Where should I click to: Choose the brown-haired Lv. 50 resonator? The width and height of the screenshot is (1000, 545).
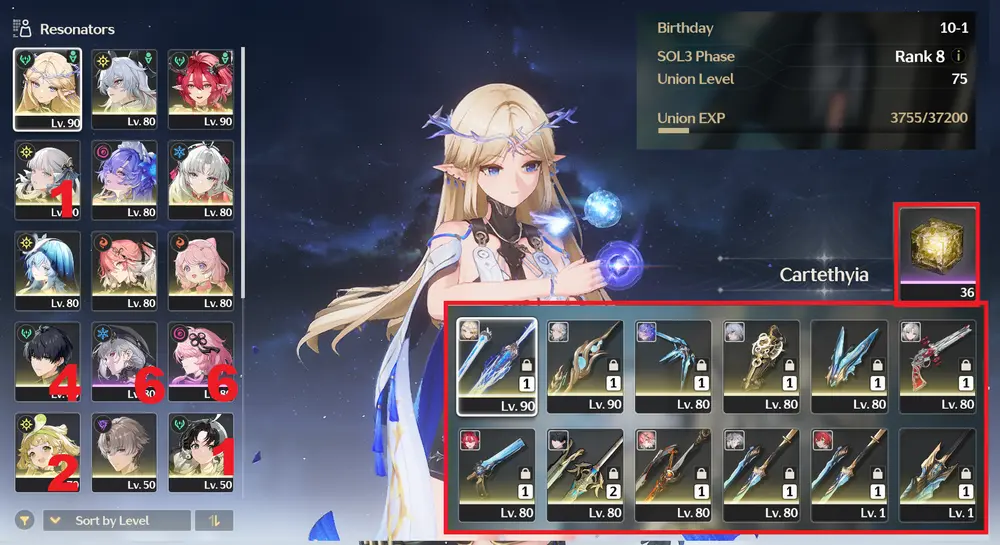pyautogui.click(x=124, y=452)
